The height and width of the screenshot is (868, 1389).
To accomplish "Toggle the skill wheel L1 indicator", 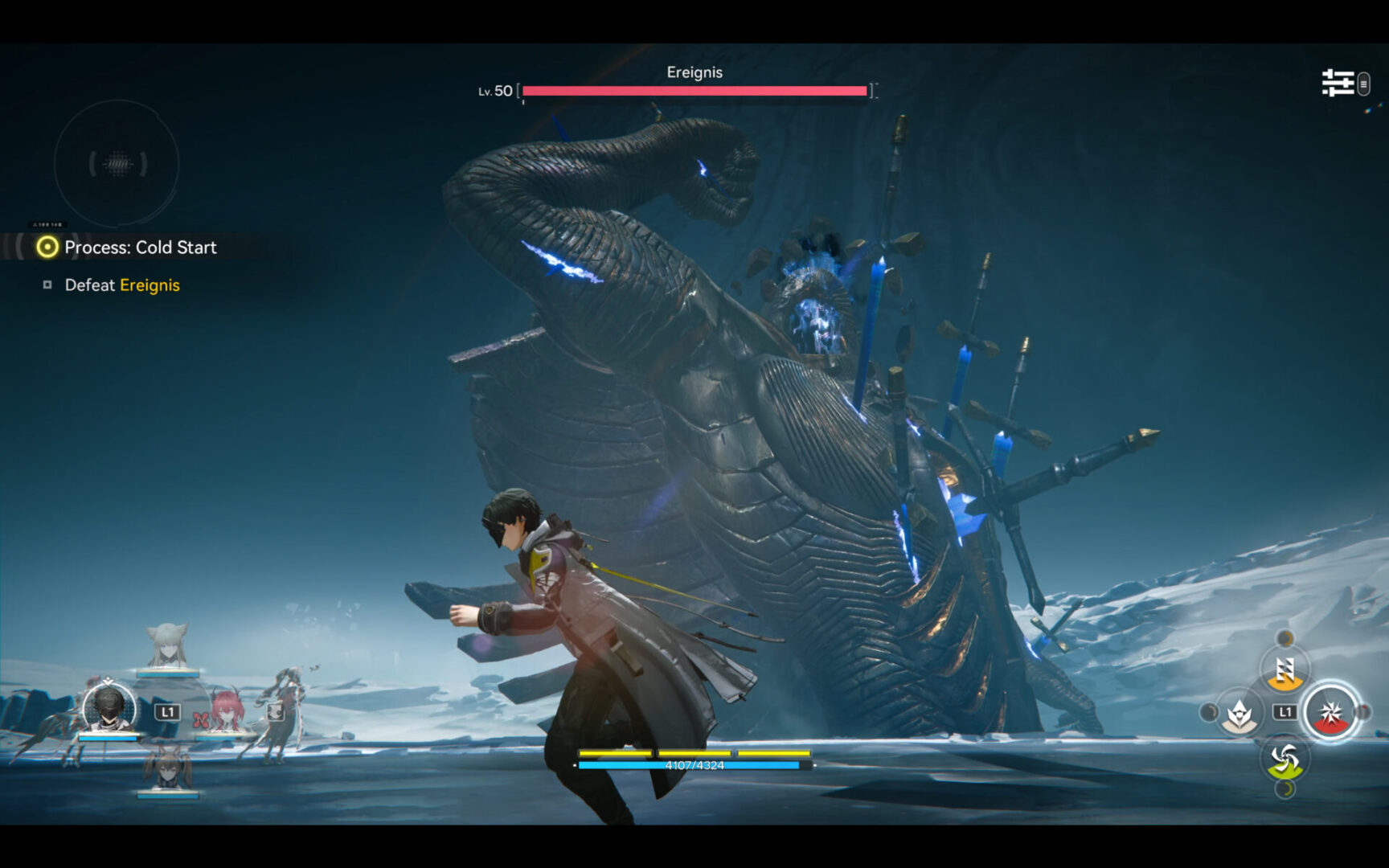I will pyautogui.click(x=1285, y=710).
